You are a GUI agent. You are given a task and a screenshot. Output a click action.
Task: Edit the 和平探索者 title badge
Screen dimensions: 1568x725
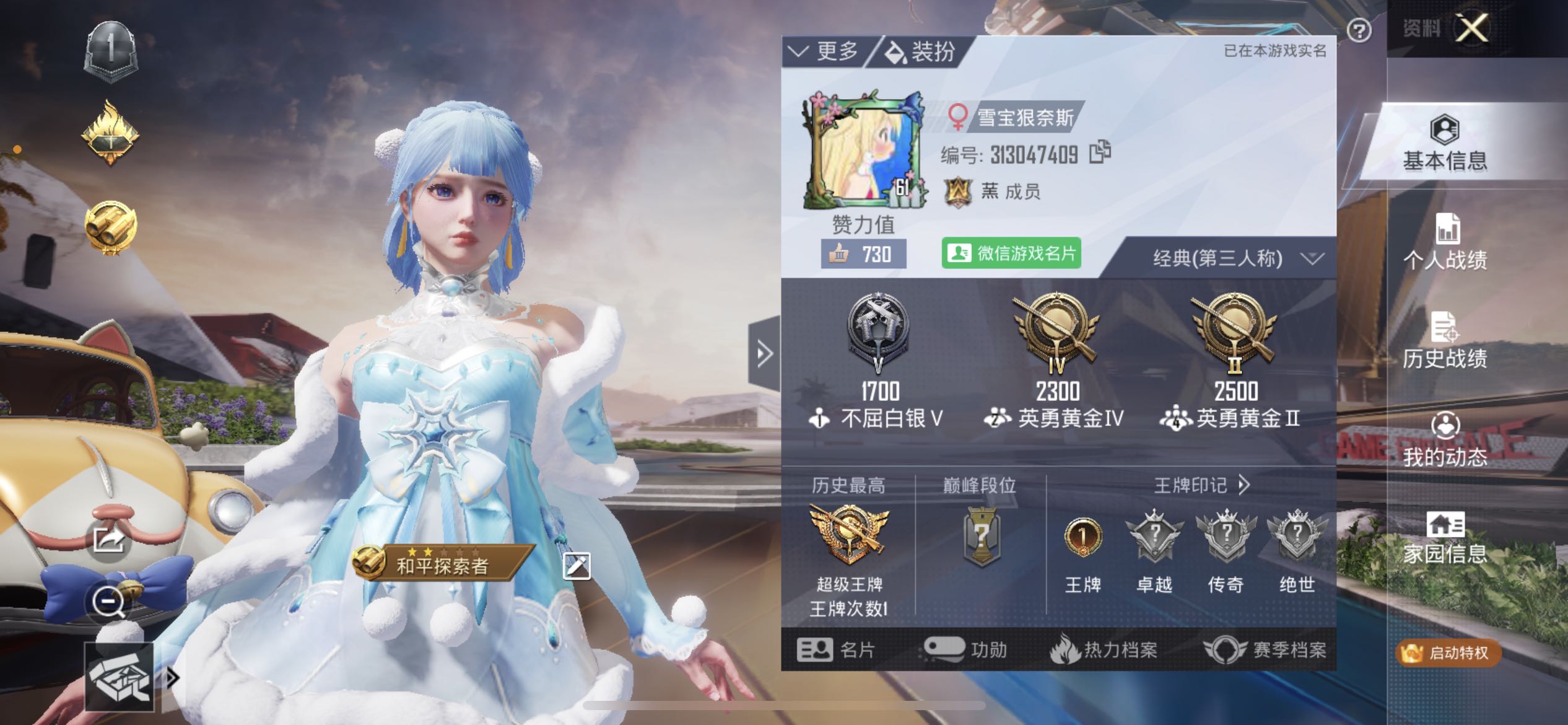pos(576,566)
